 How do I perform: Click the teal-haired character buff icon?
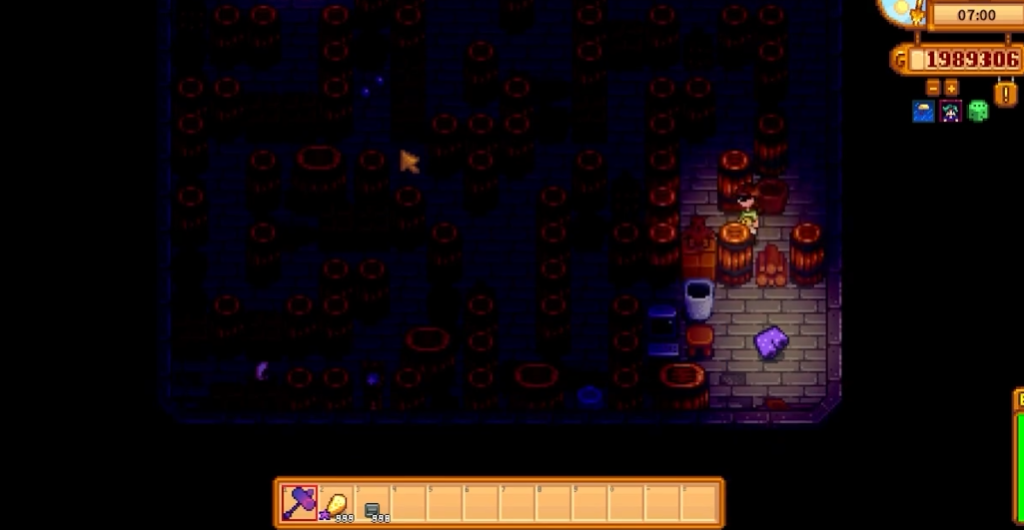(950, 111)
